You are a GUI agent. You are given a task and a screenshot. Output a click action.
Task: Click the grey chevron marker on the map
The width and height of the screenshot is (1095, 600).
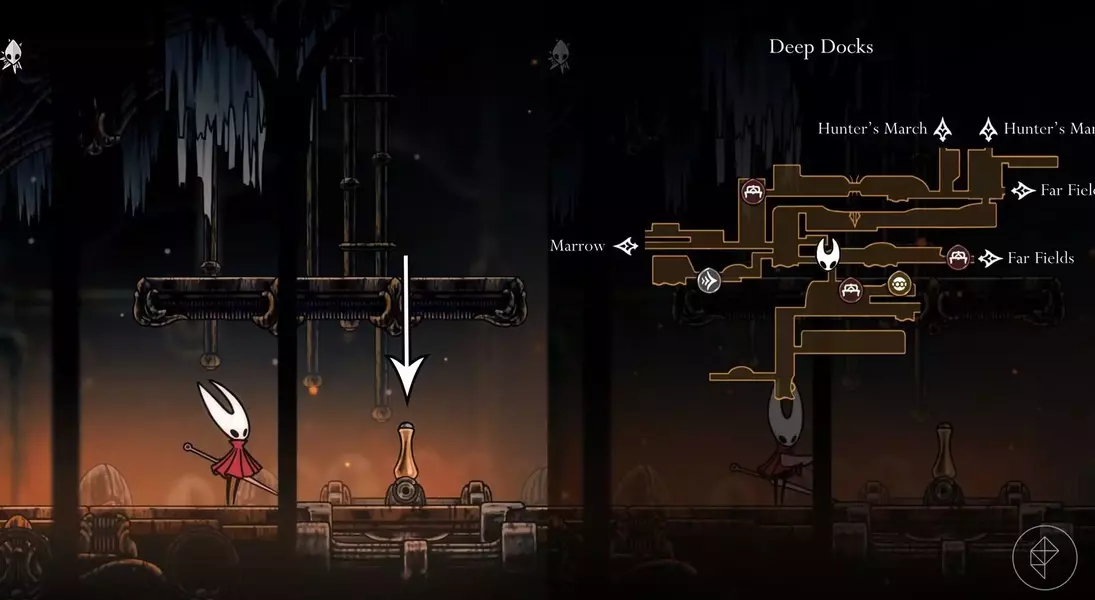pyautogui.click(x=709, y=280)
